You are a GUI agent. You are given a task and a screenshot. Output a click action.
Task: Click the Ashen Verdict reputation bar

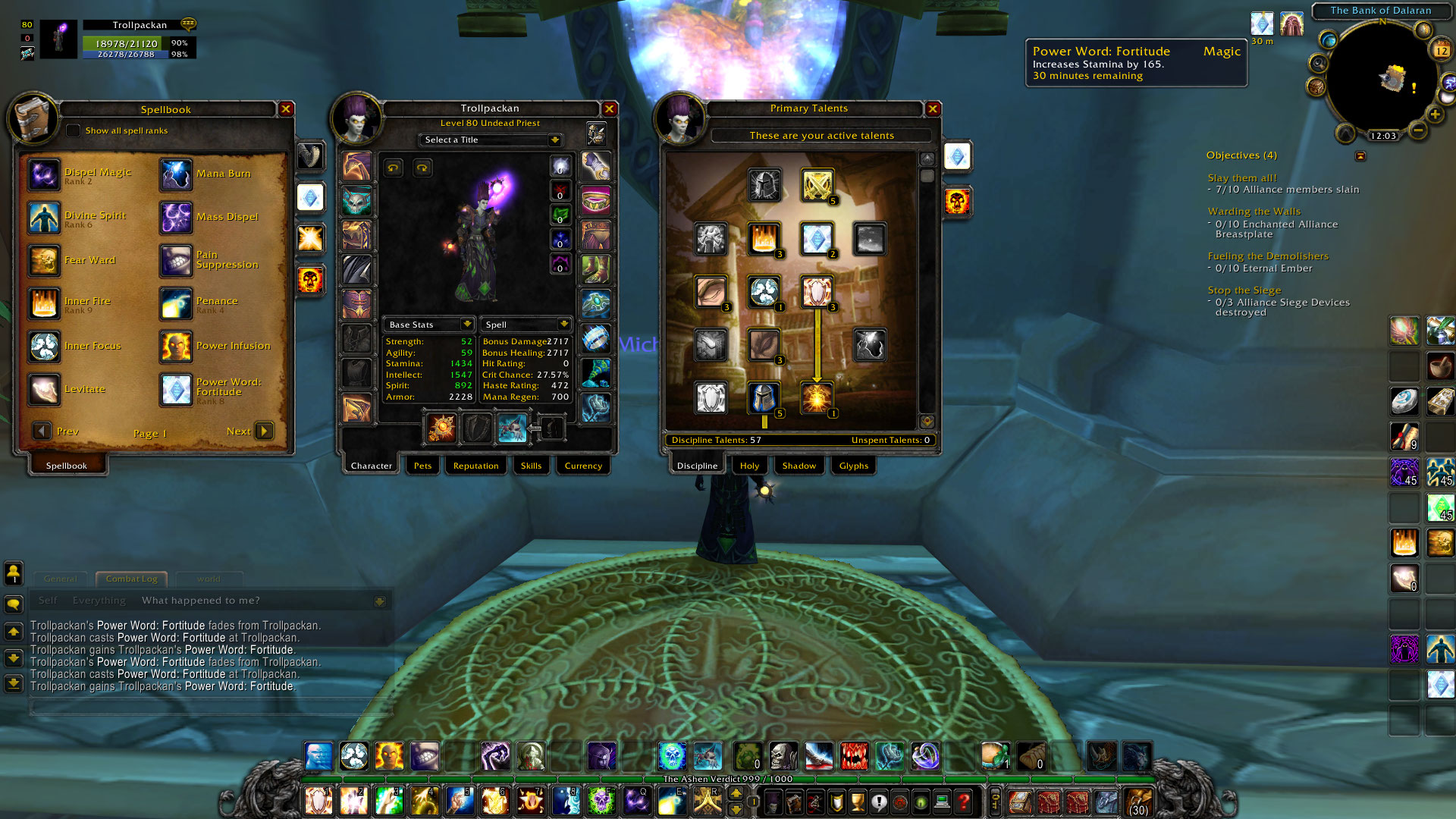pyautogui.click(x=726, y=780)
